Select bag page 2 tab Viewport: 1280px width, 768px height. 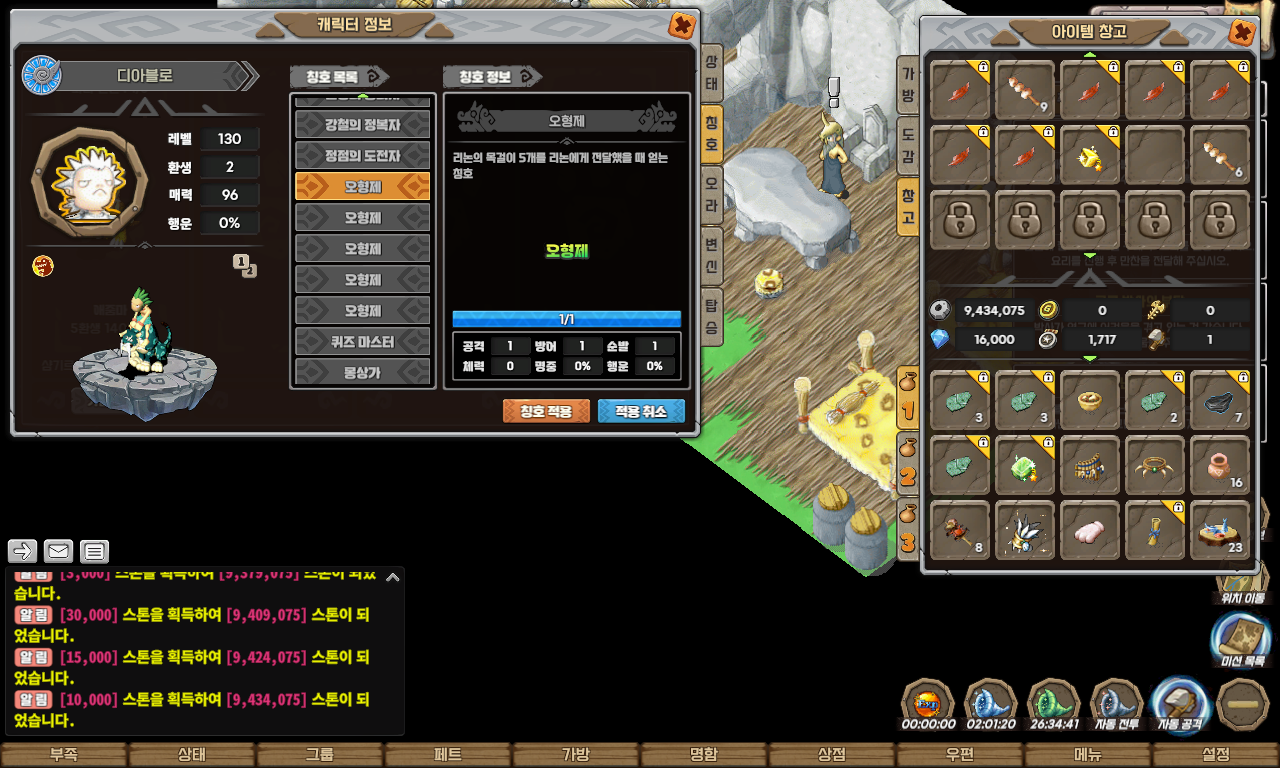click(908, 464)
